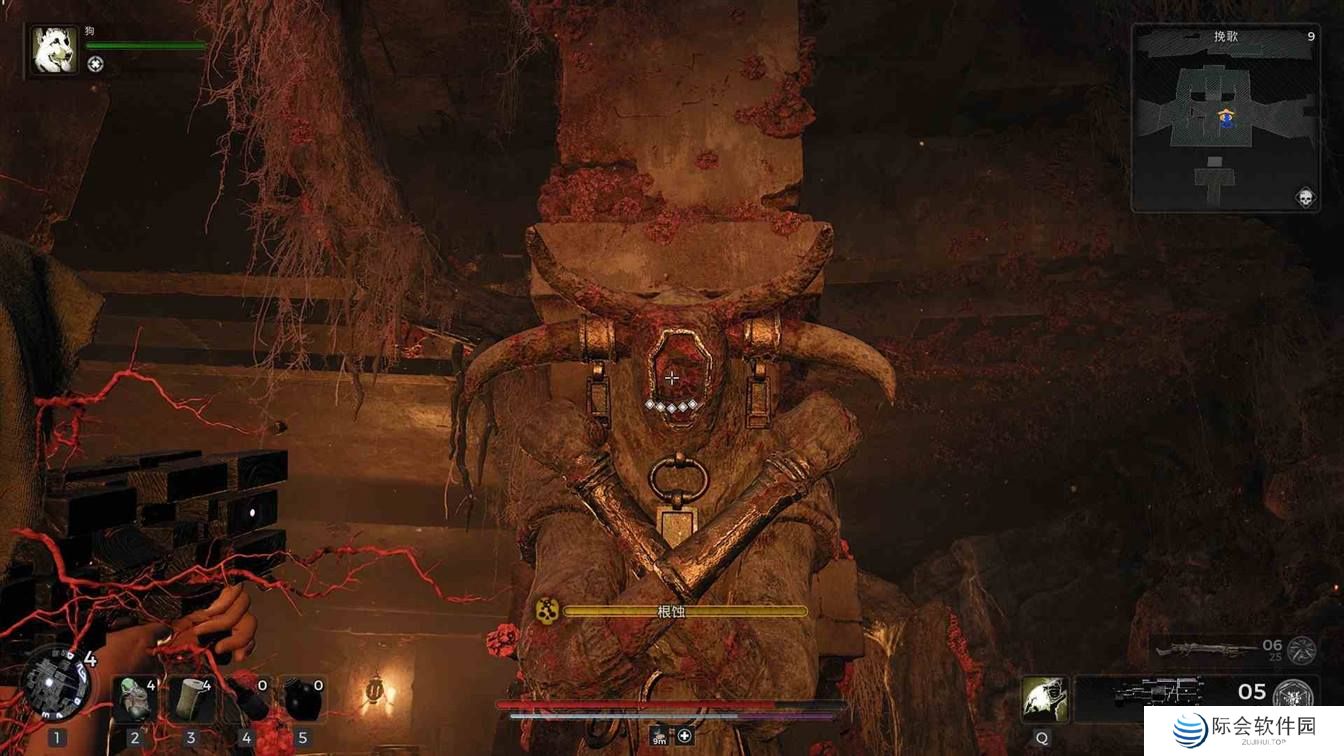The height and width of the screenshot is (756, 1344).
Task: Click the 9m timed buff icon
Action: point(660,737)
